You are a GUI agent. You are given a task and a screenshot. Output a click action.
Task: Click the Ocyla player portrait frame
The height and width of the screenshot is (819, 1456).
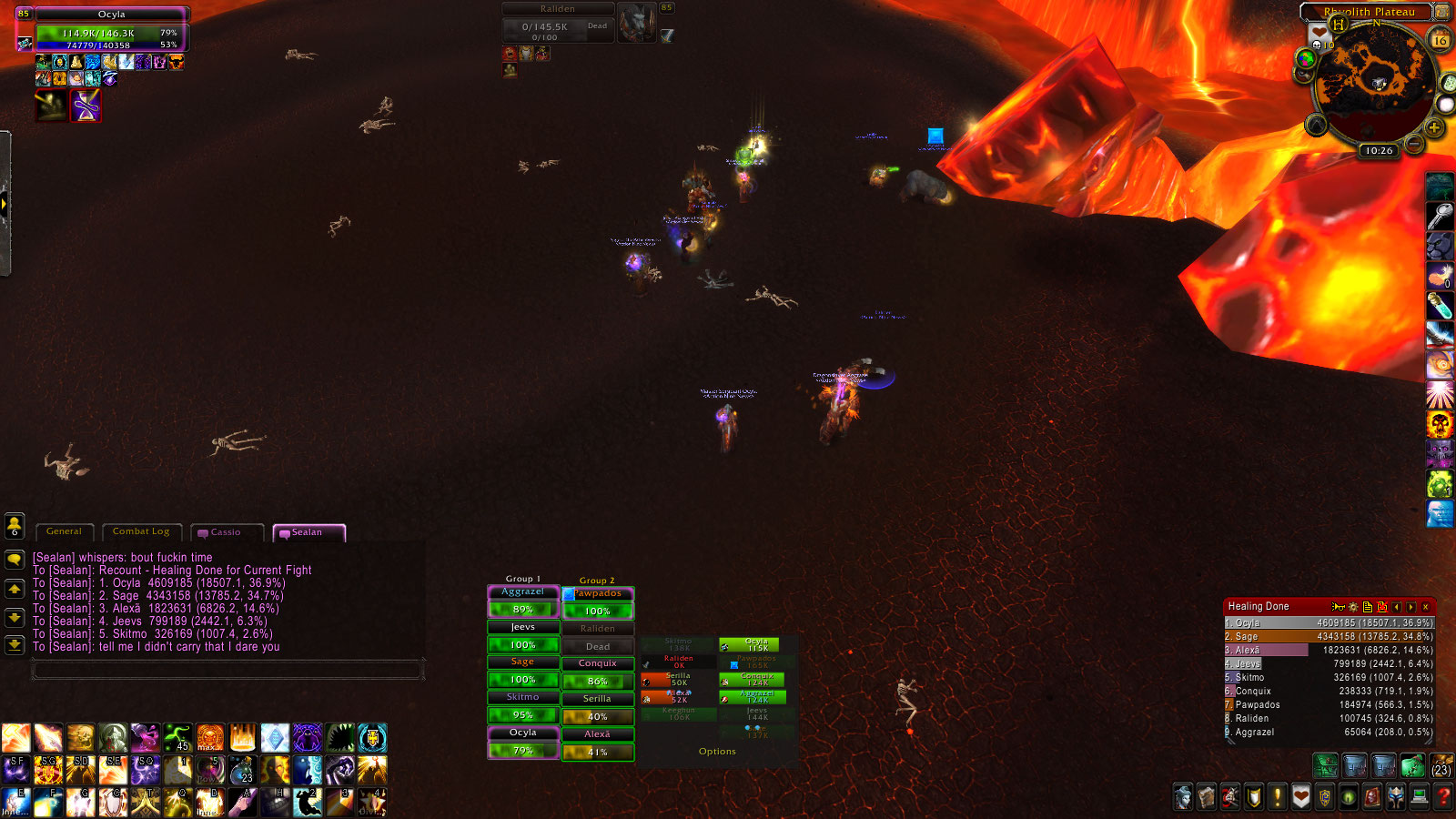(111, 30)
